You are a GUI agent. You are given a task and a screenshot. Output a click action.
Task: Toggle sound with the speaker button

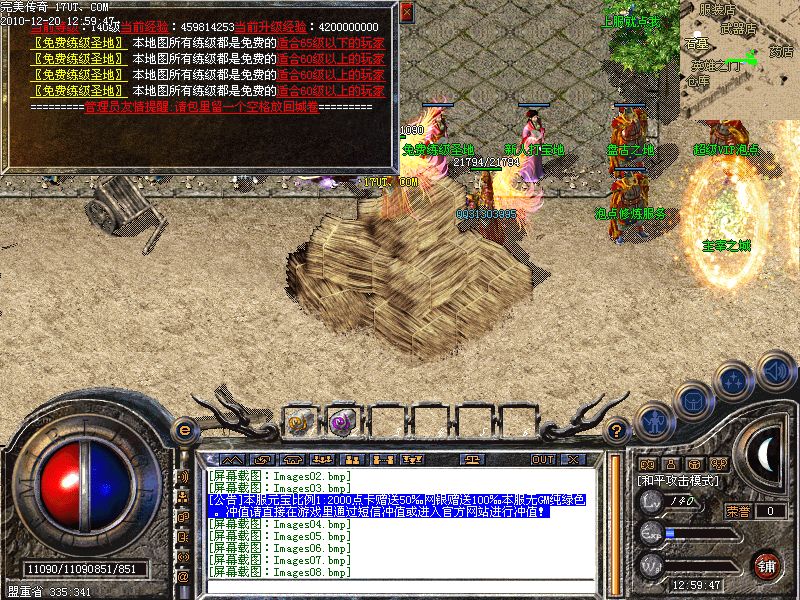pos(775,370)
